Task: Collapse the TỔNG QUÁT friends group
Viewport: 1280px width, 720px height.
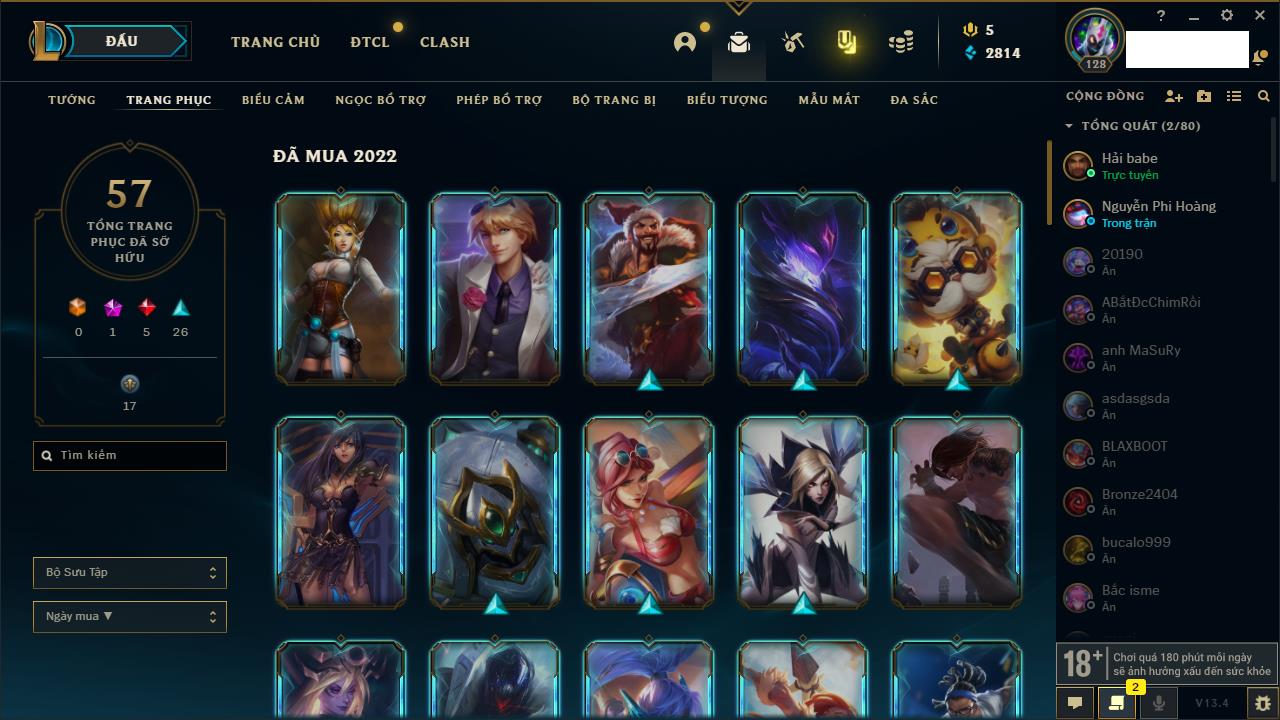Action: (x=1069, y=126)
